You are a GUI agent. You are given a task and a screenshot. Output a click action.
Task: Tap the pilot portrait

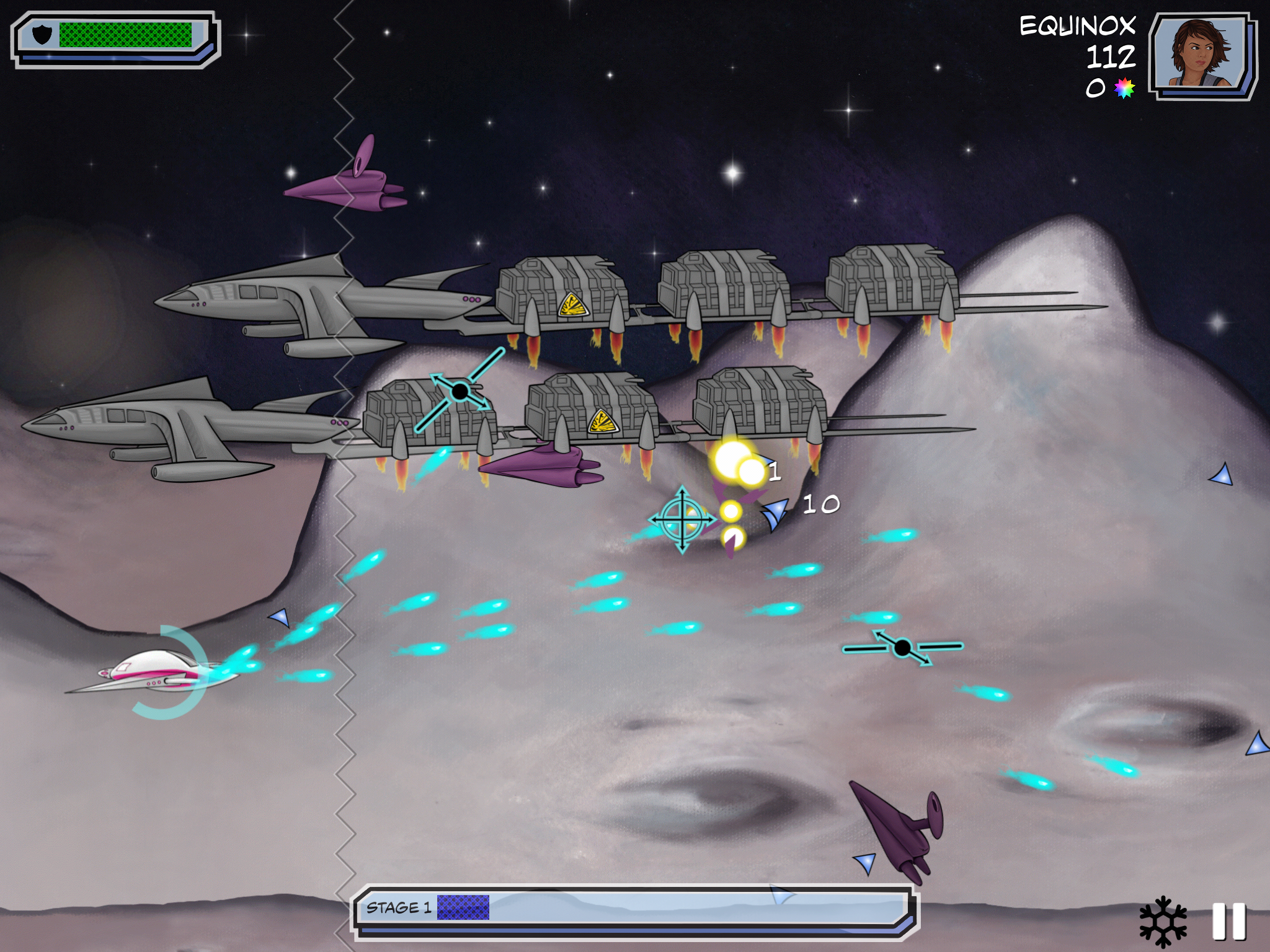(x=1201, y=55)
